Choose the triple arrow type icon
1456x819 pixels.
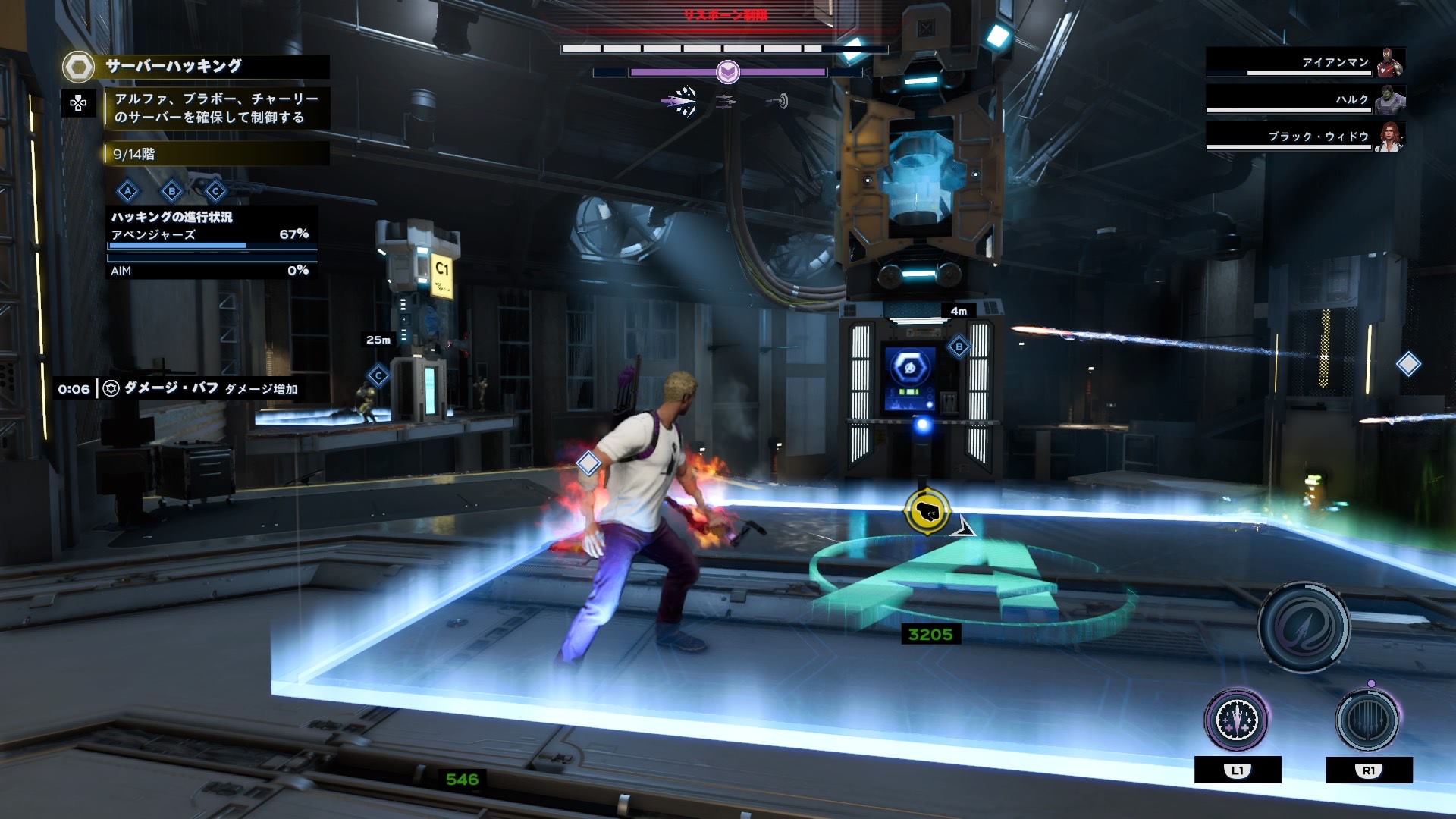pos(726,101)
